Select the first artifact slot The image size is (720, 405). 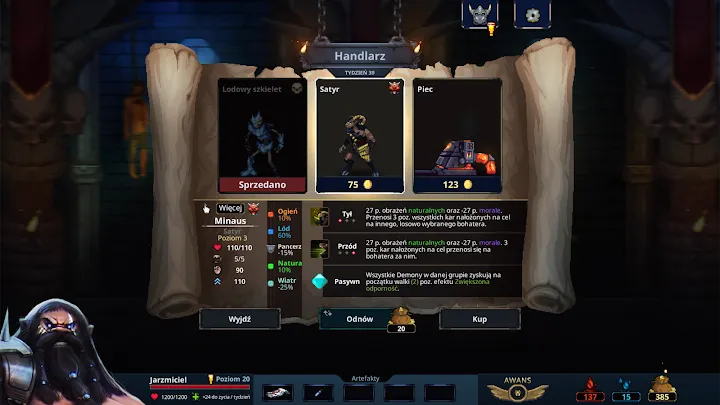coord(277,393)
